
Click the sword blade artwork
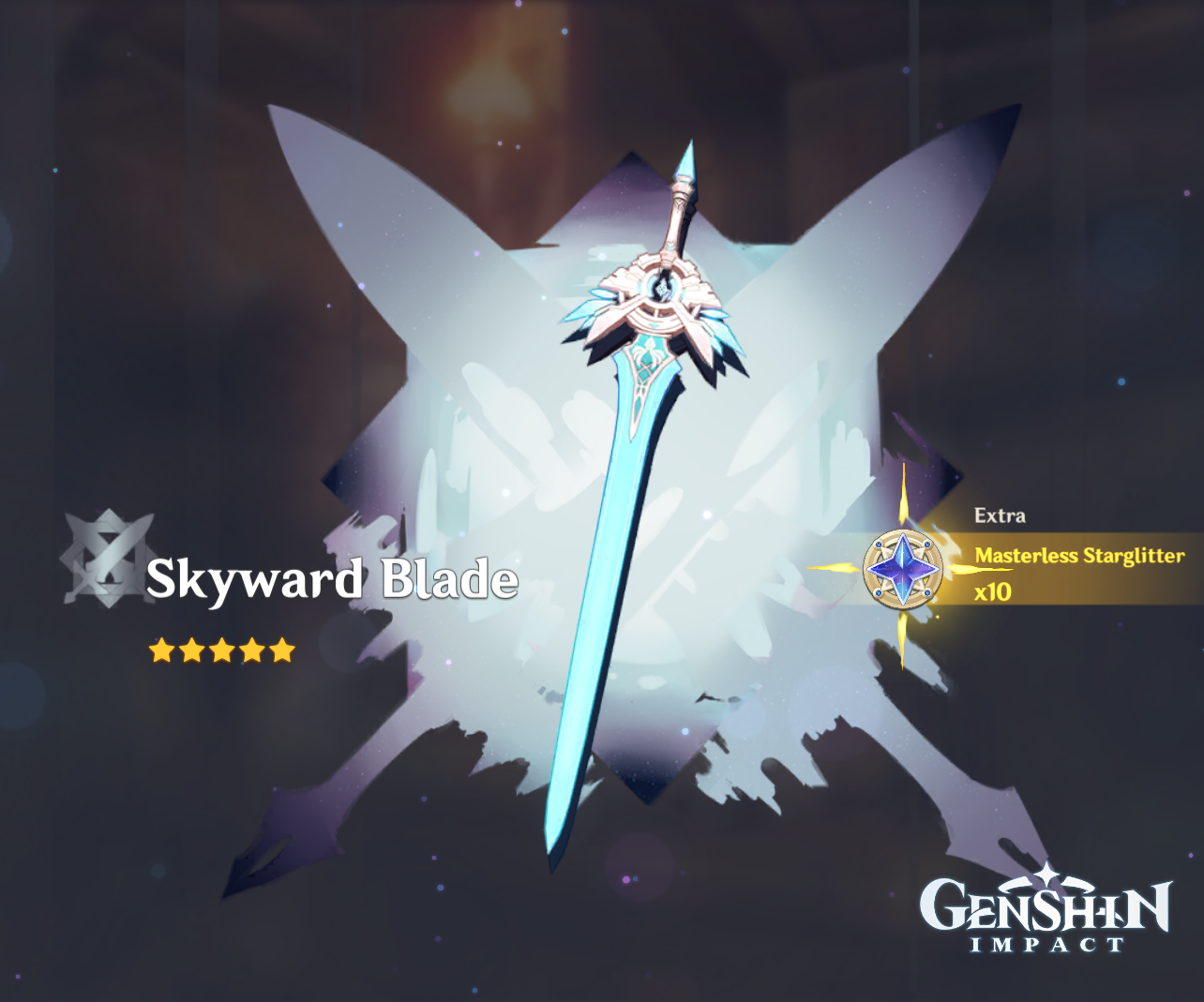[600, 609]
